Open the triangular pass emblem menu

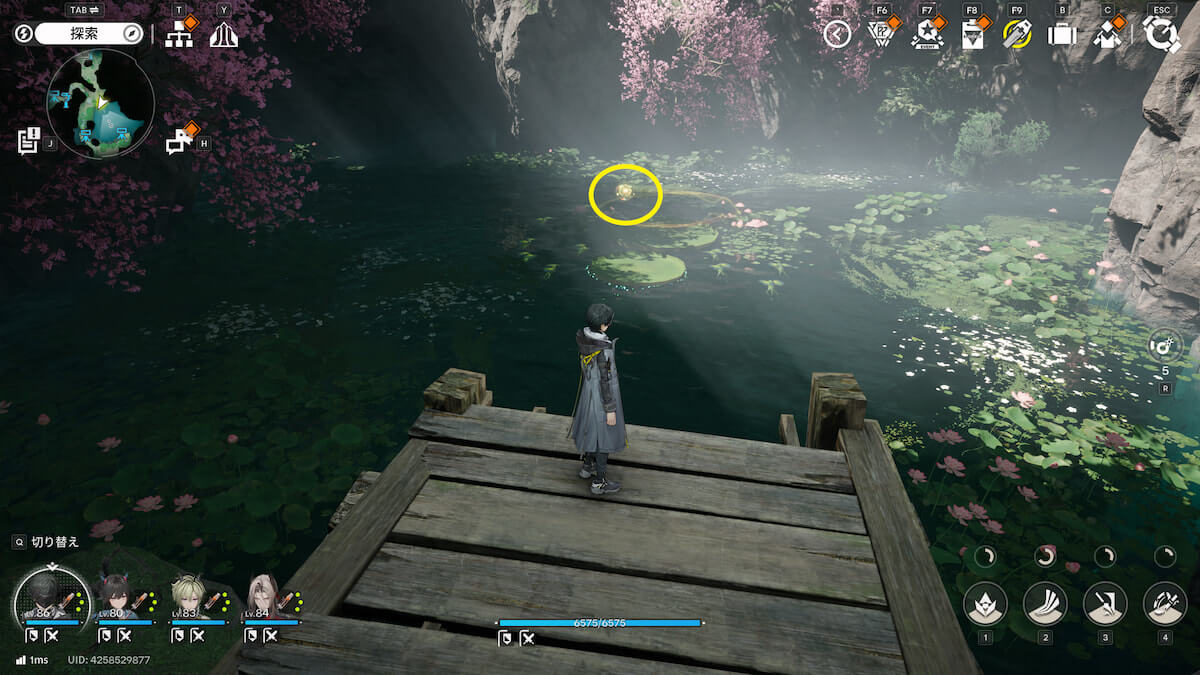tap(881, 35)
